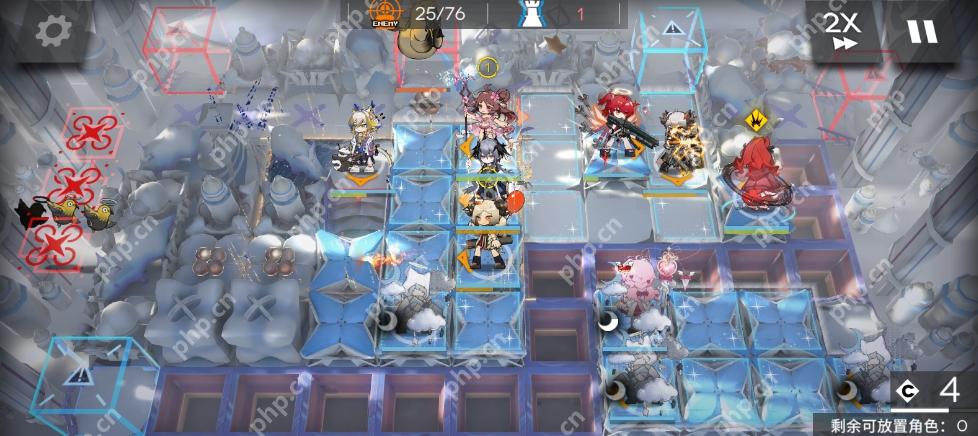Tap the yellow skill-ready icon
The height and width of the screenshot is (436, 978).
coord(757,120)
